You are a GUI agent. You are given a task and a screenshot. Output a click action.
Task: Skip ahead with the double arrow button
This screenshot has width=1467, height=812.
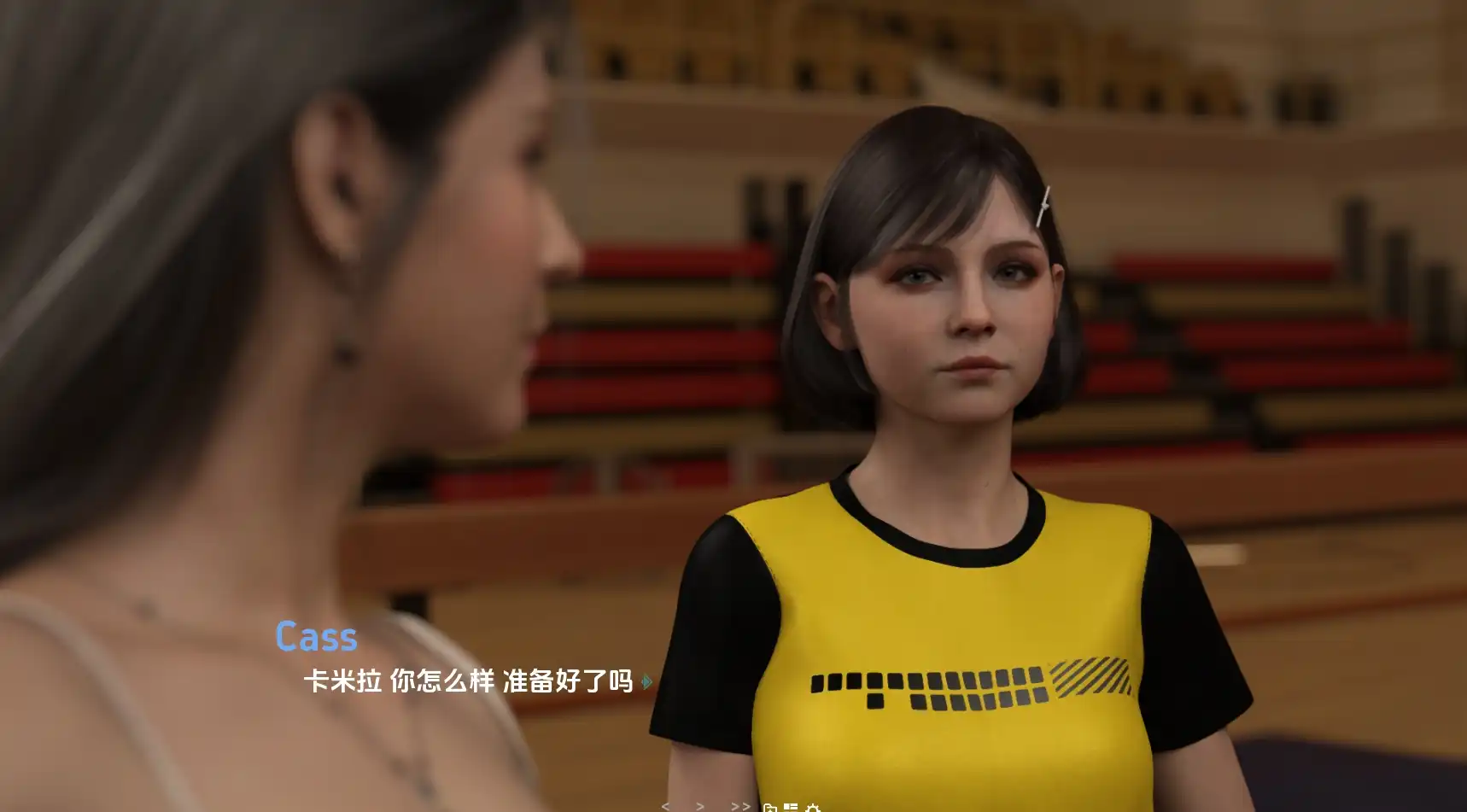(740, 806)
